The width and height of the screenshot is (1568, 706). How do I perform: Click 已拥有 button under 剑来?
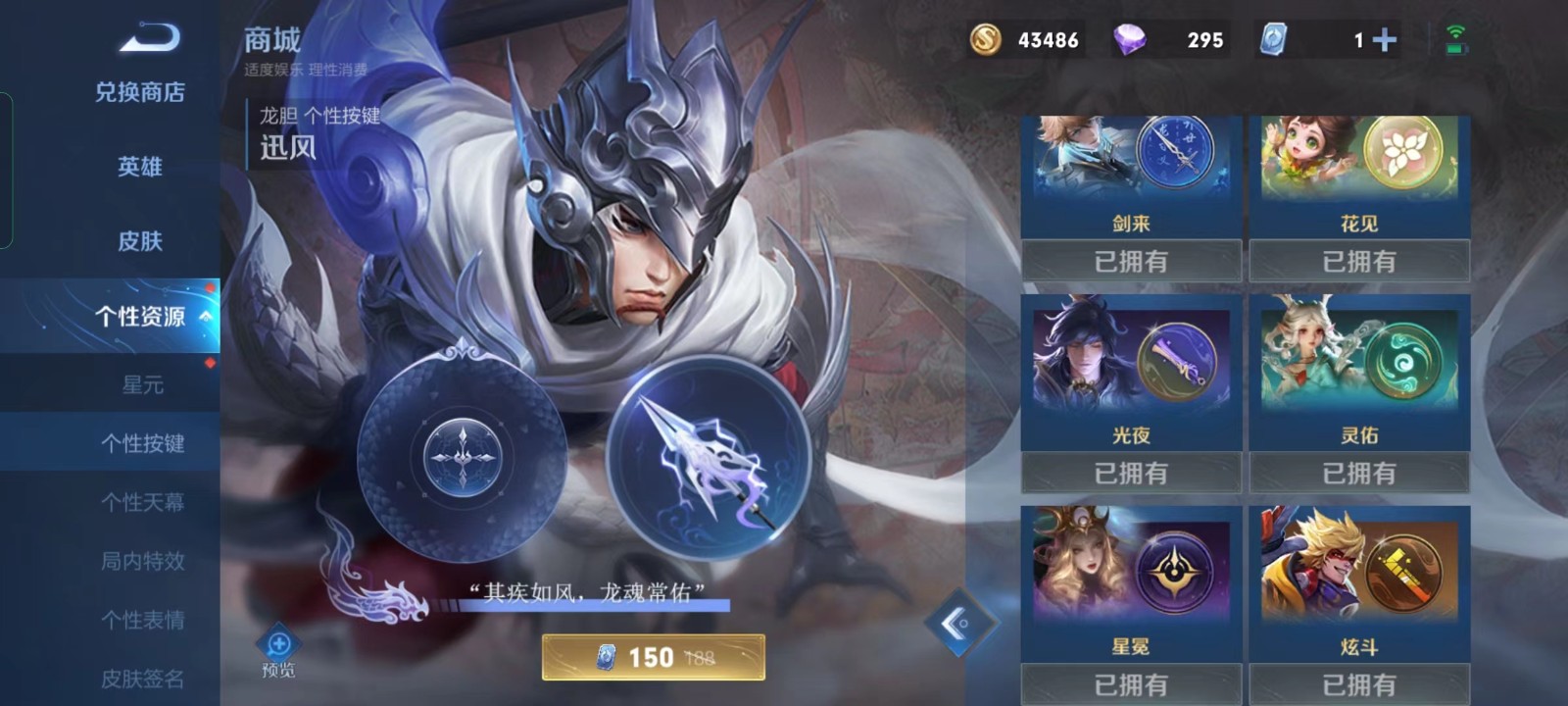click(1132, 261)
